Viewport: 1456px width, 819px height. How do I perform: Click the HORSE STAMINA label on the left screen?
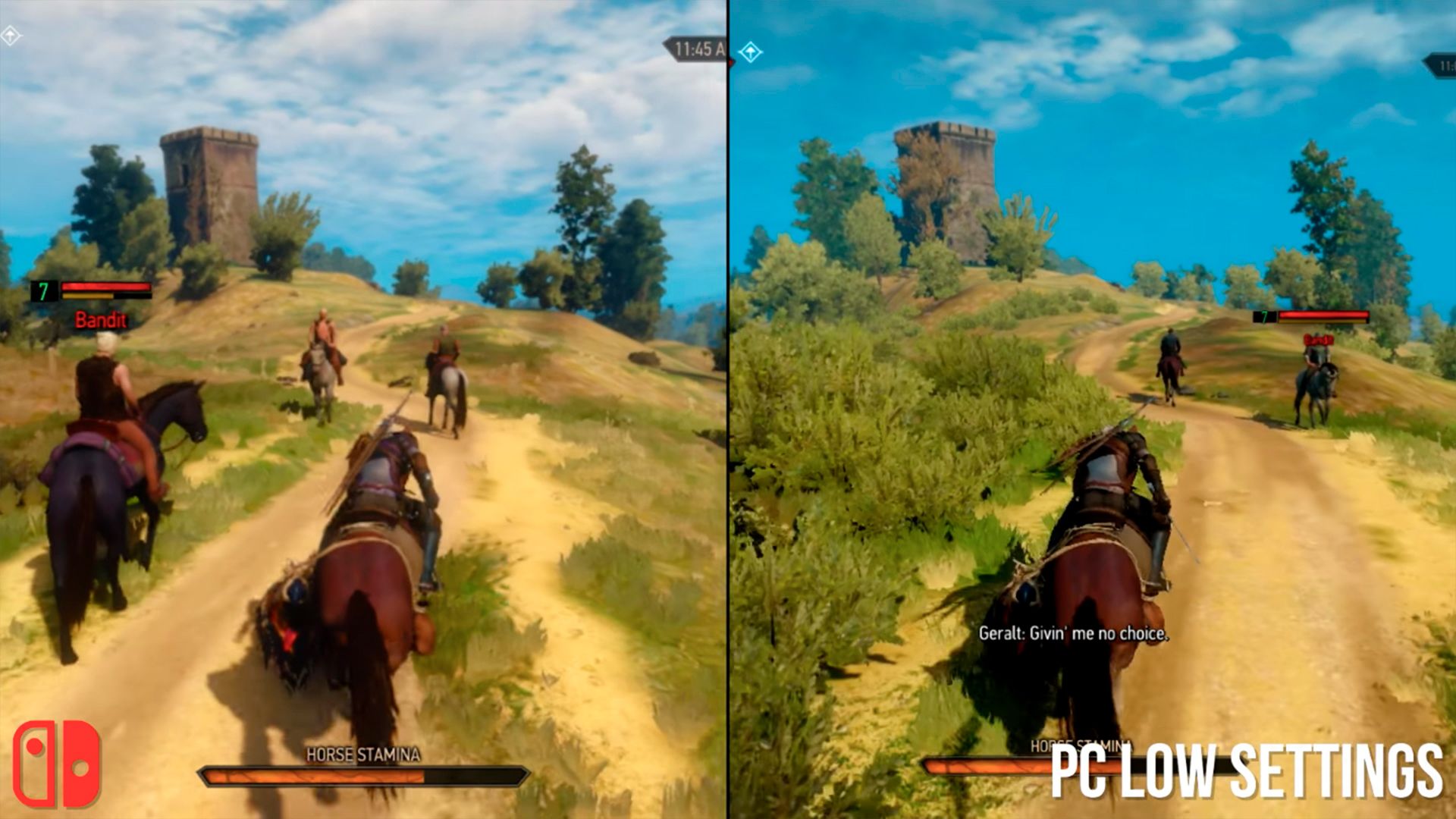click(362, 754)
